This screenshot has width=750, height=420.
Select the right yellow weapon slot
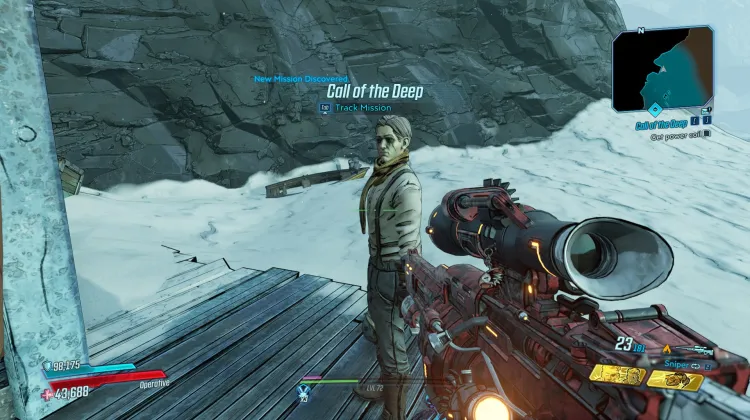point(676,380)
